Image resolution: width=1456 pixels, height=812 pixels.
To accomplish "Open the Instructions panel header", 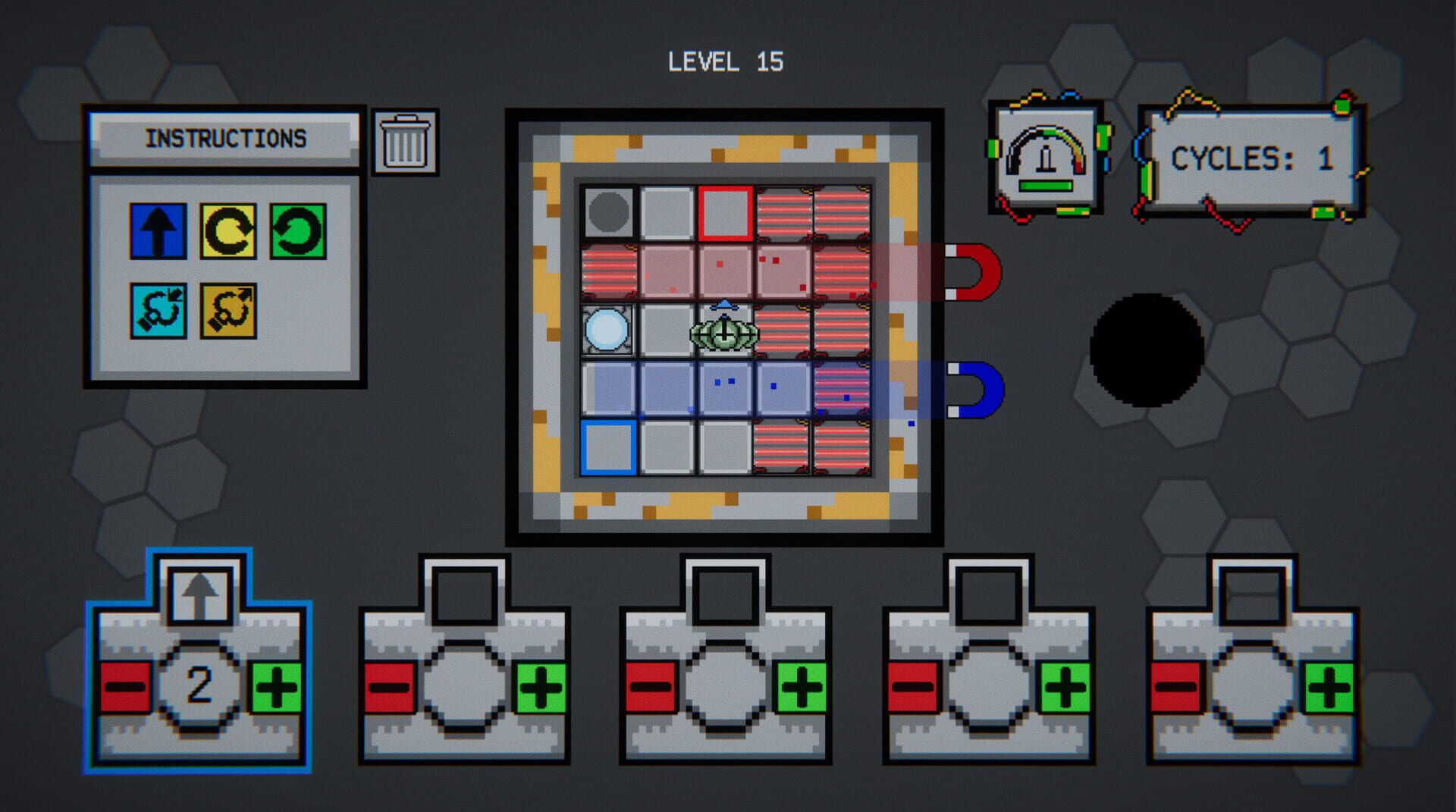I will (x=225, y=139).
